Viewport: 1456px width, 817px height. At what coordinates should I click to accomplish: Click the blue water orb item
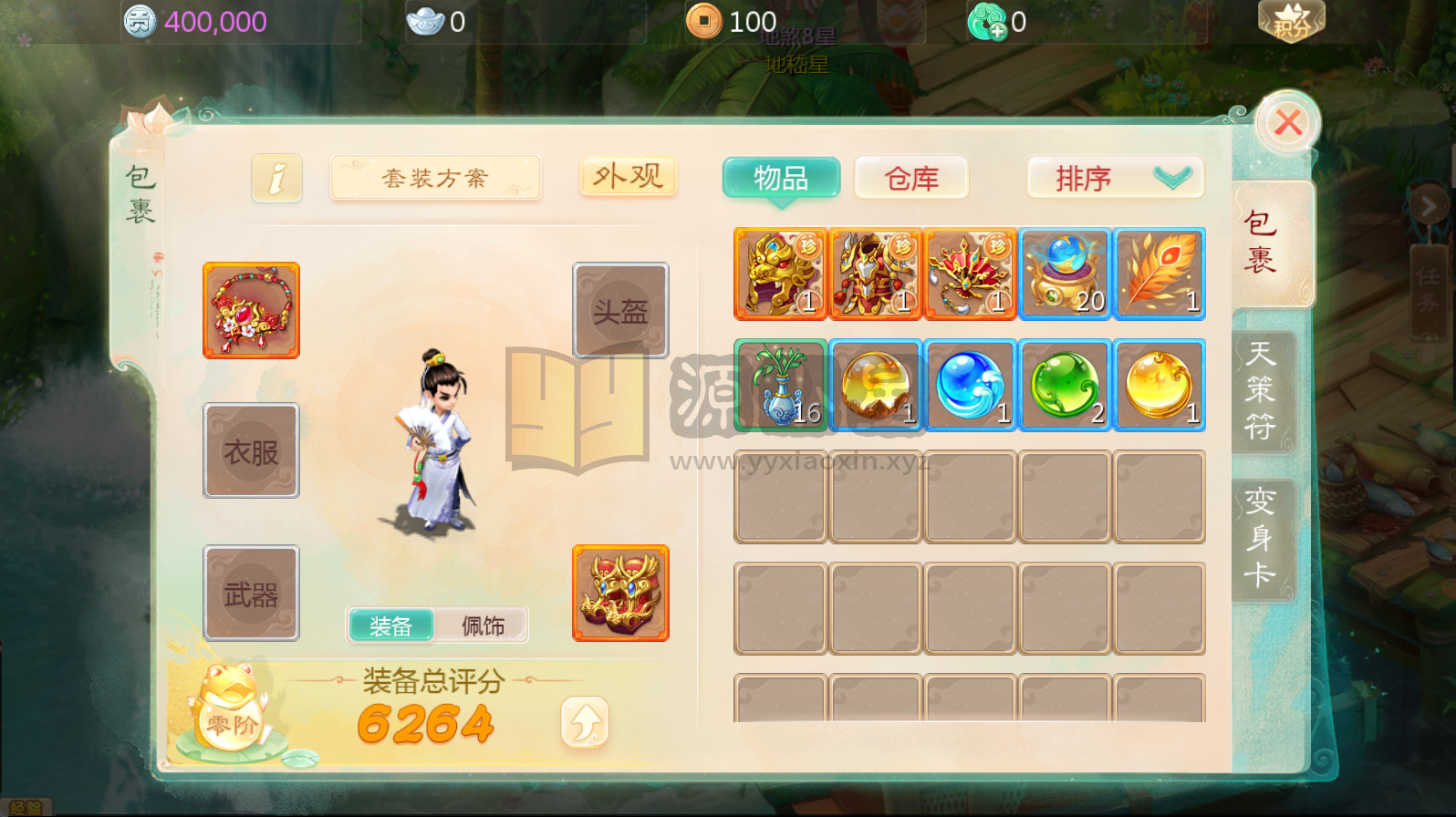[x=970, y=384]
